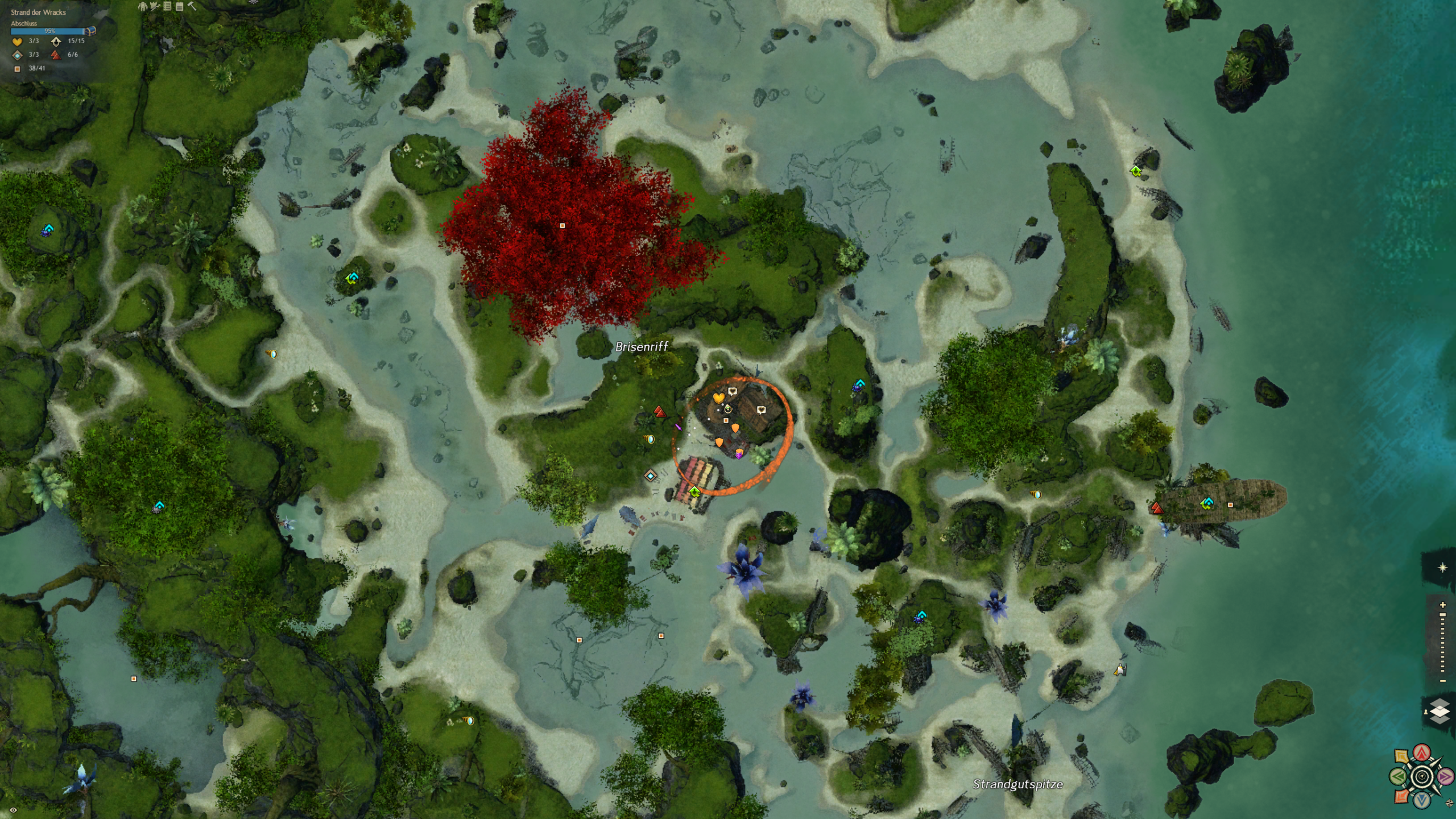The width and height of the screenshot is (1456, 819).
Task: Select the red up-arrow squad marker
Action: click(x=1422, y=753)
